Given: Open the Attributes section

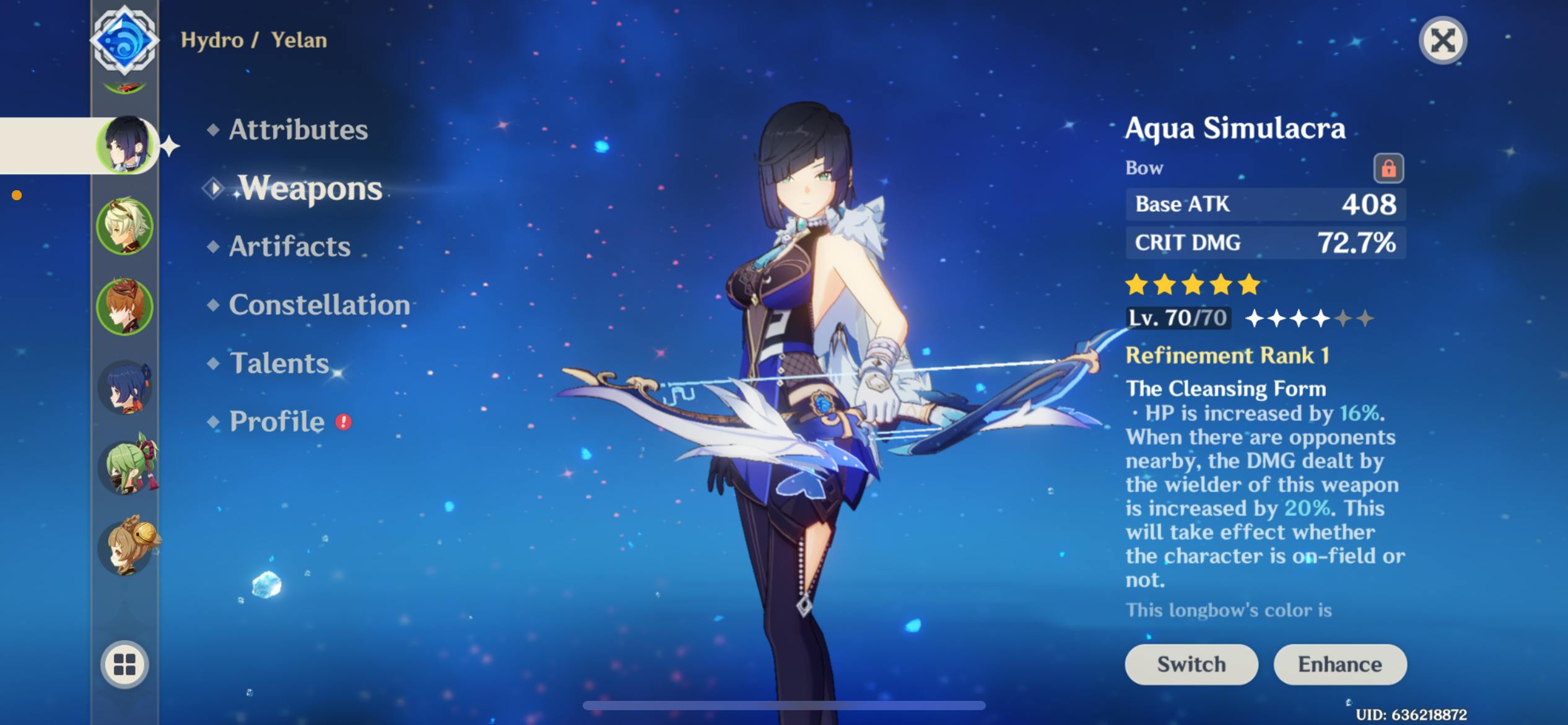Looking at the screenshot, I should pyautogui.click(x=298, y=130).
